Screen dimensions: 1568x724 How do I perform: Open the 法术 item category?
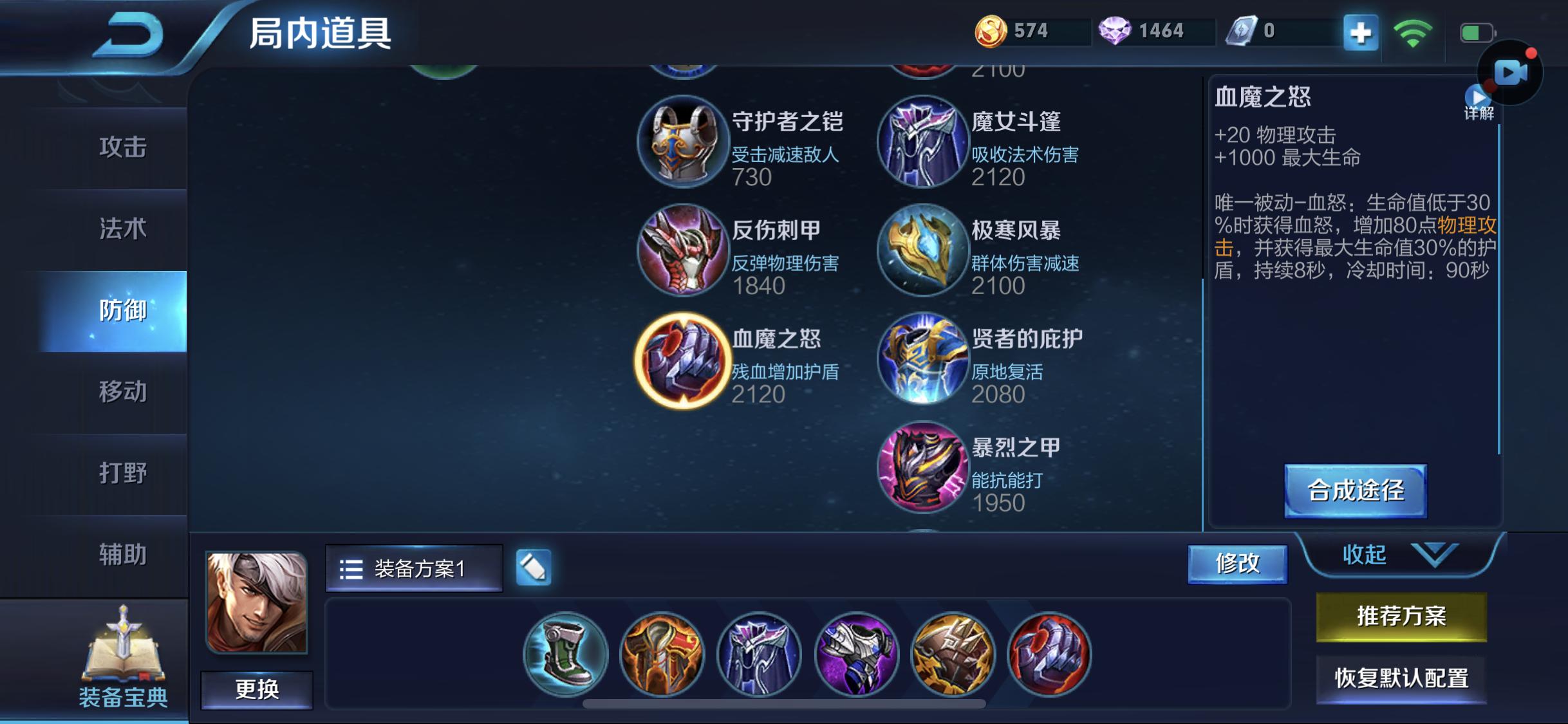(x=122, y=229)
